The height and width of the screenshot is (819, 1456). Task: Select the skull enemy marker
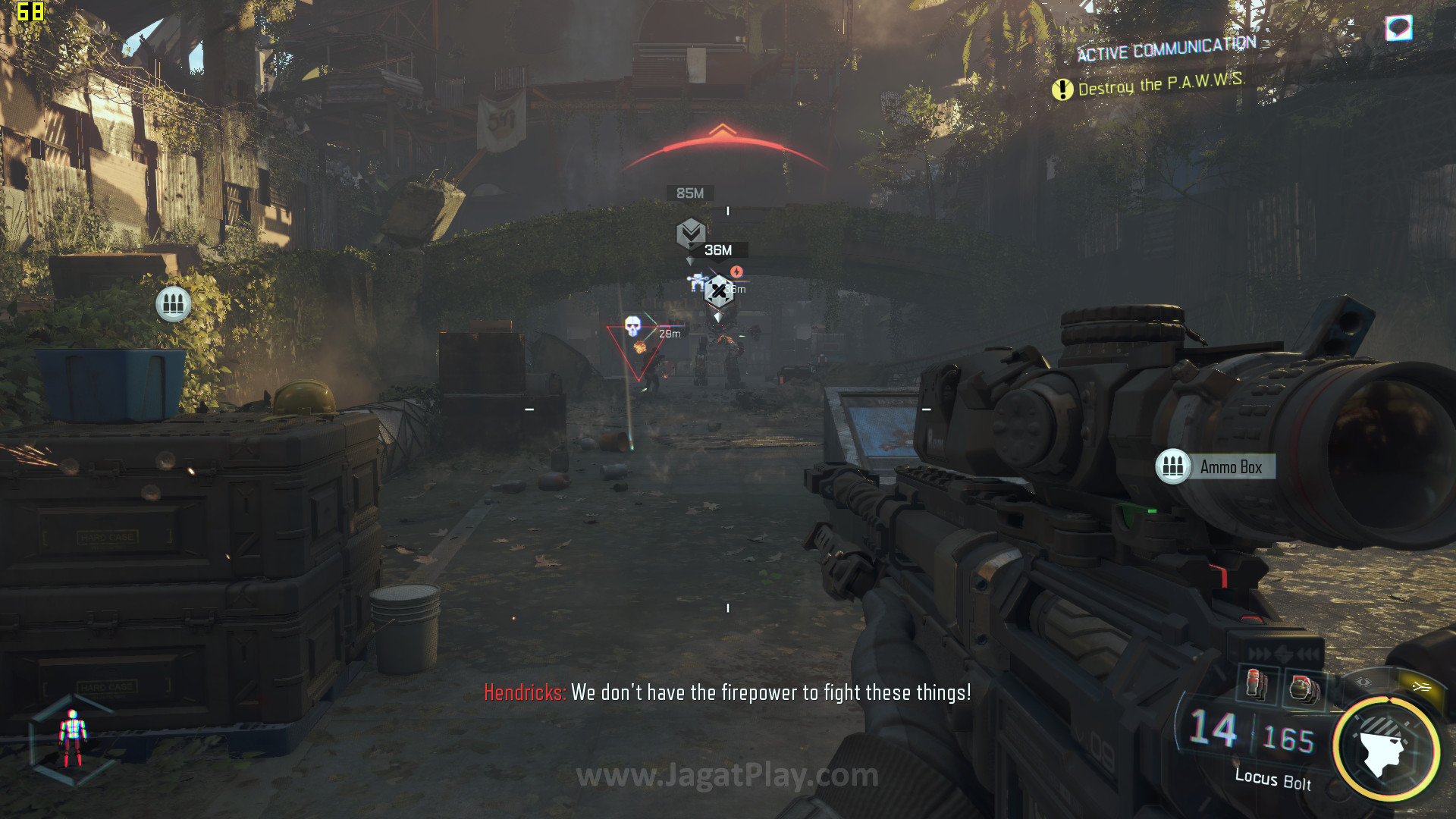632,327
